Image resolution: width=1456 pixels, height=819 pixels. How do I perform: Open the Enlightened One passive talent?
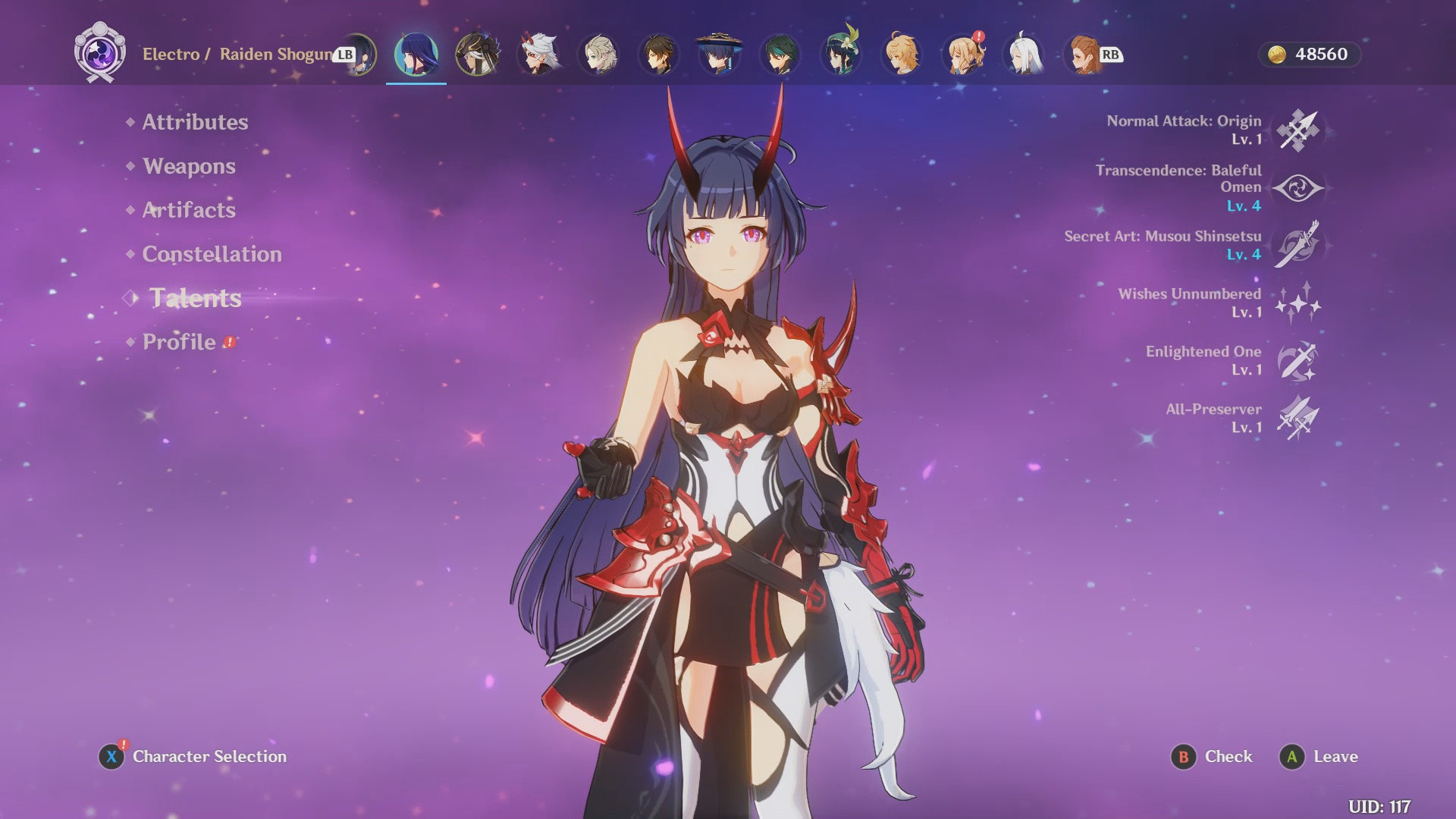click(1298, 361)
